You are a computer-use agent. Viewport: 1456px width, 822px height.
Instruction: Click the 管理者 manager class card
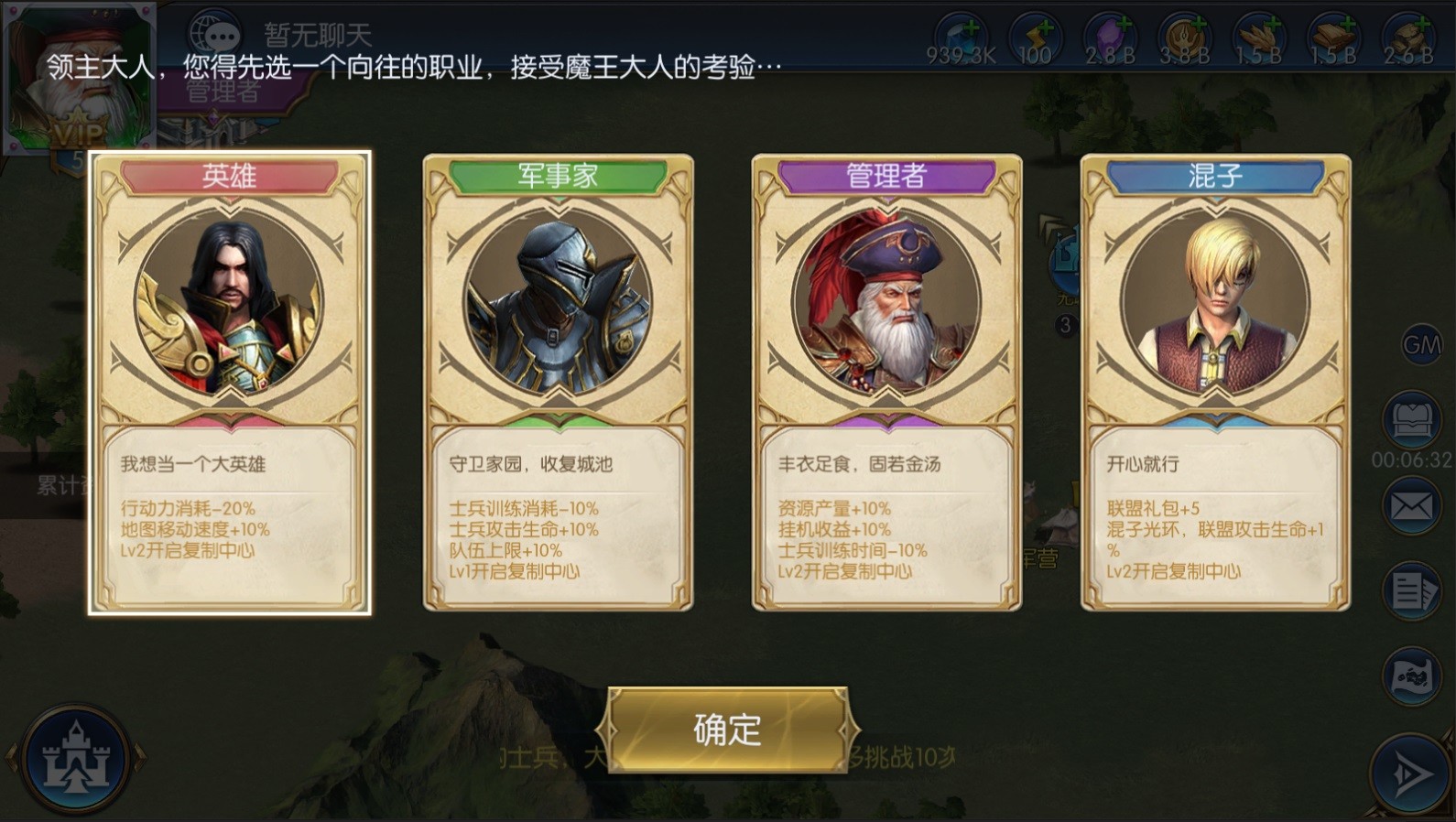tap(886, 380)
